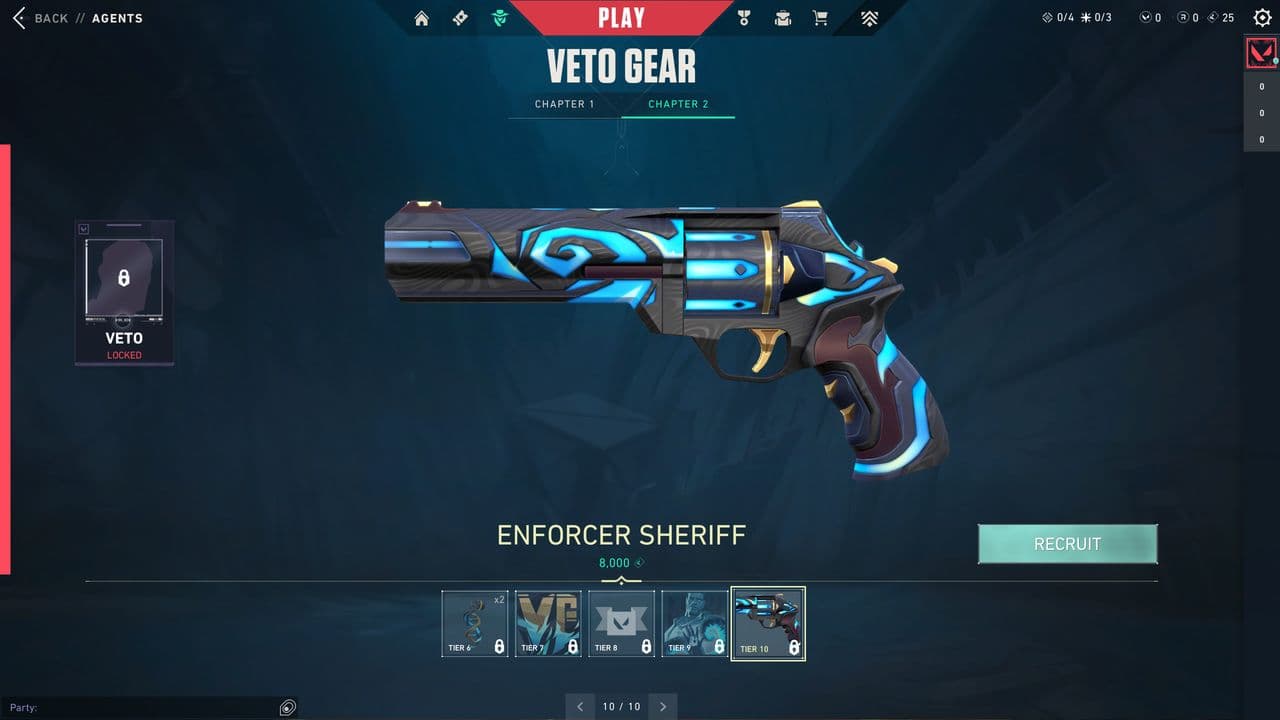Go back with the left pagination arrow

pos(580,706)
